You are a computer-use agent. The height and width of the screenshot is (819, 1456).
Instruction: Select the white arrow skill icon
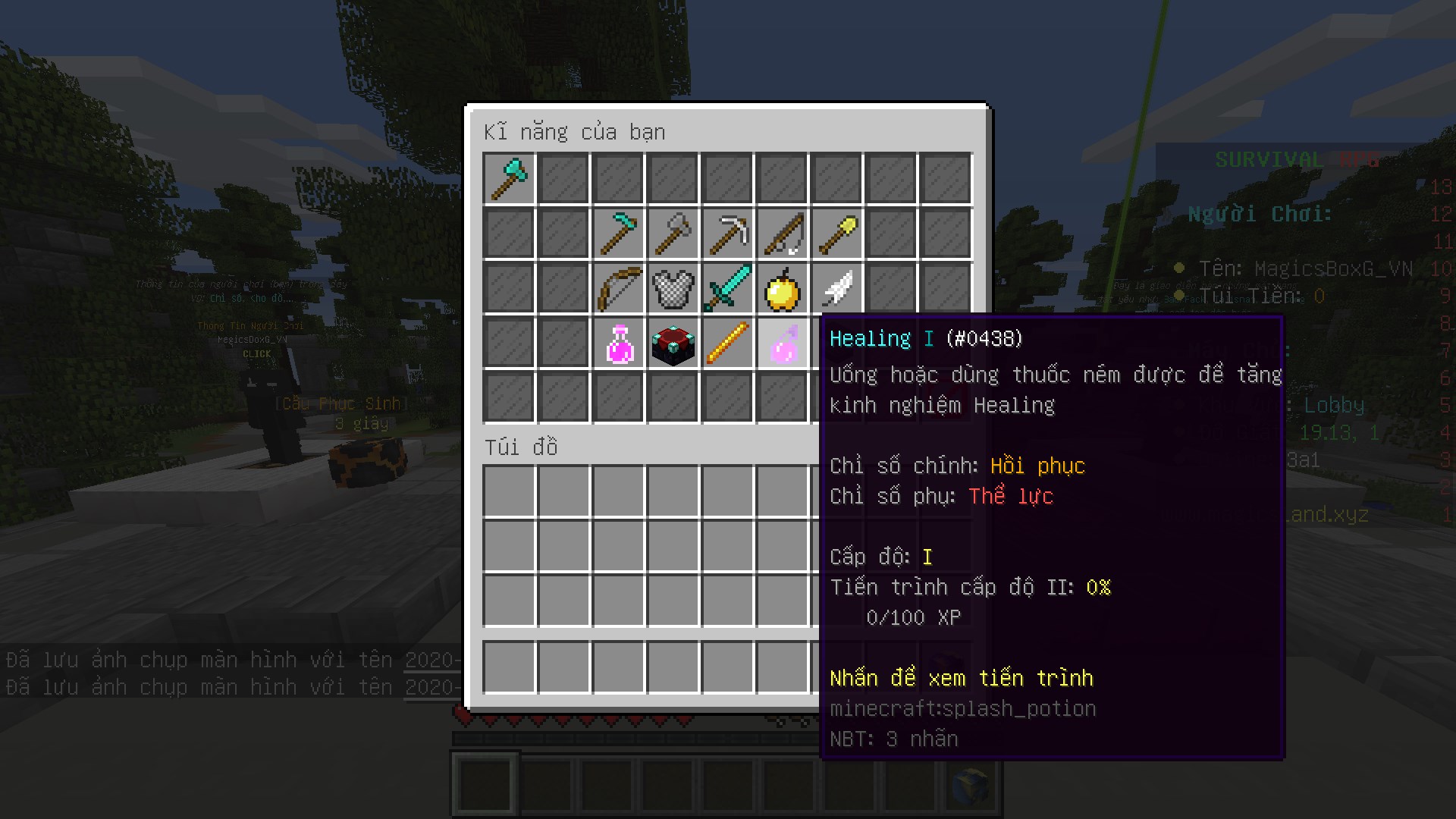[836, 288]
